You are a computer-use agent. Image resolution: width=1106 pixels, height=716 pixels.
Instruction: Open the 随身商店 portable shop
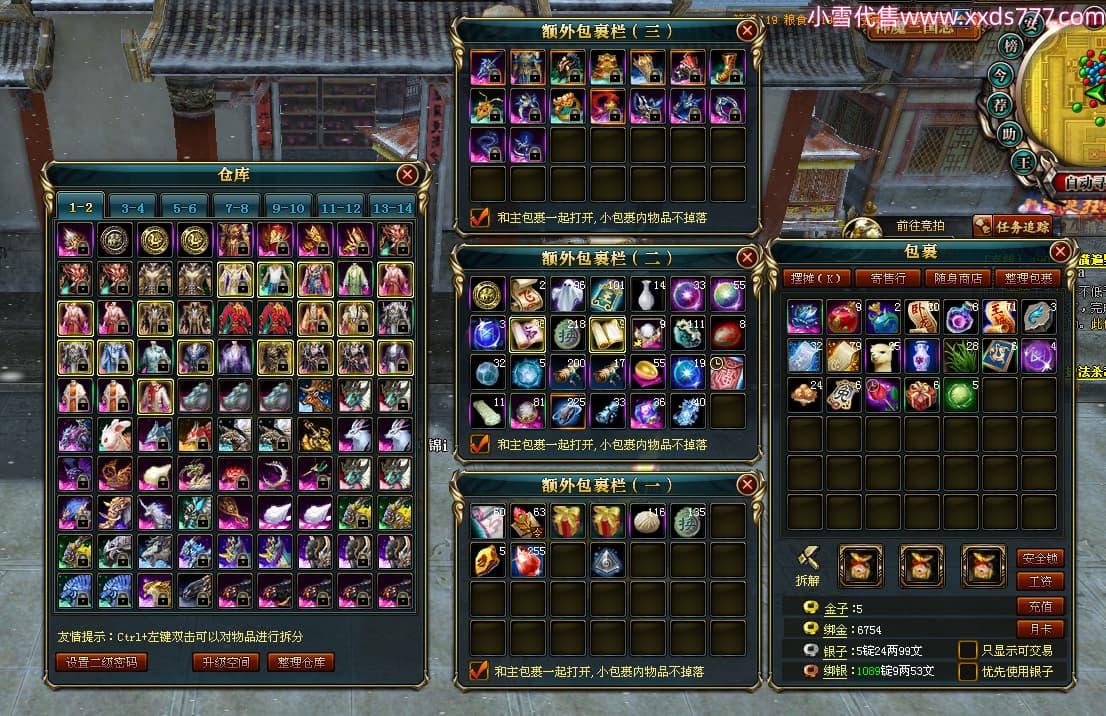[957, 278]
